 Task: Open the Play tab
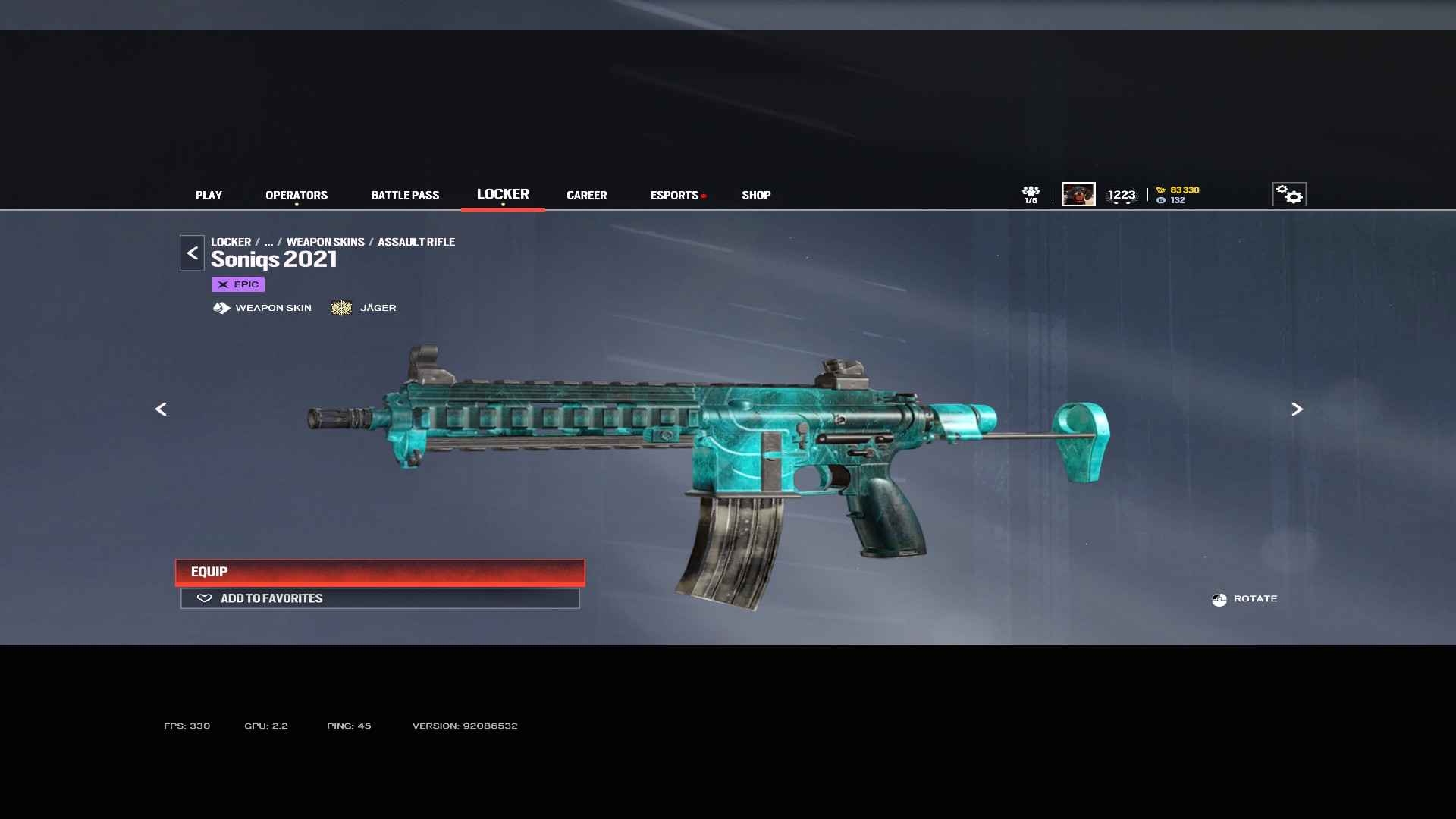point(209,195)
